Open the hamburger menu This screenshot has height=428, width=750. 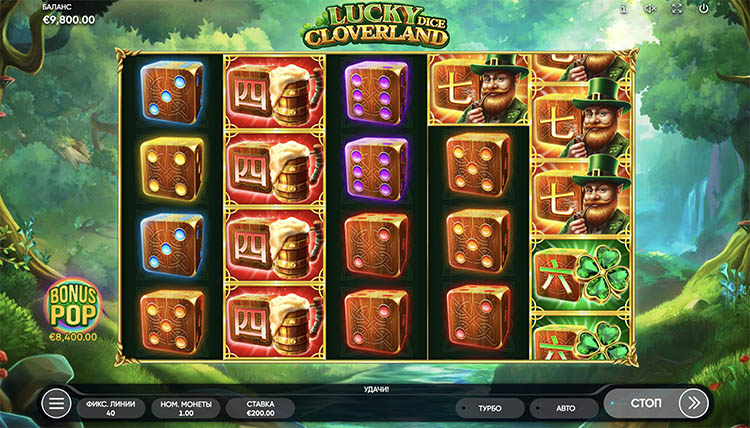coord(57,404)
